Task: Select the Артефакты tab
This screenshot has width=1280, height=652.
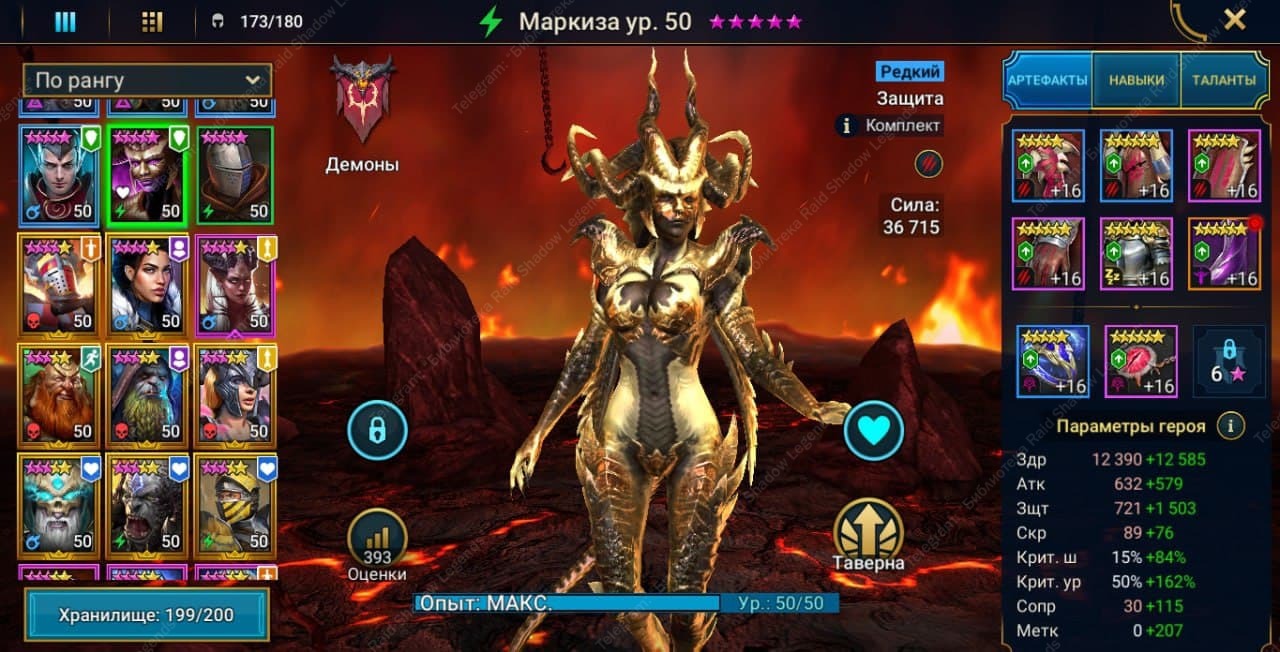Action: click(1047, 80)
